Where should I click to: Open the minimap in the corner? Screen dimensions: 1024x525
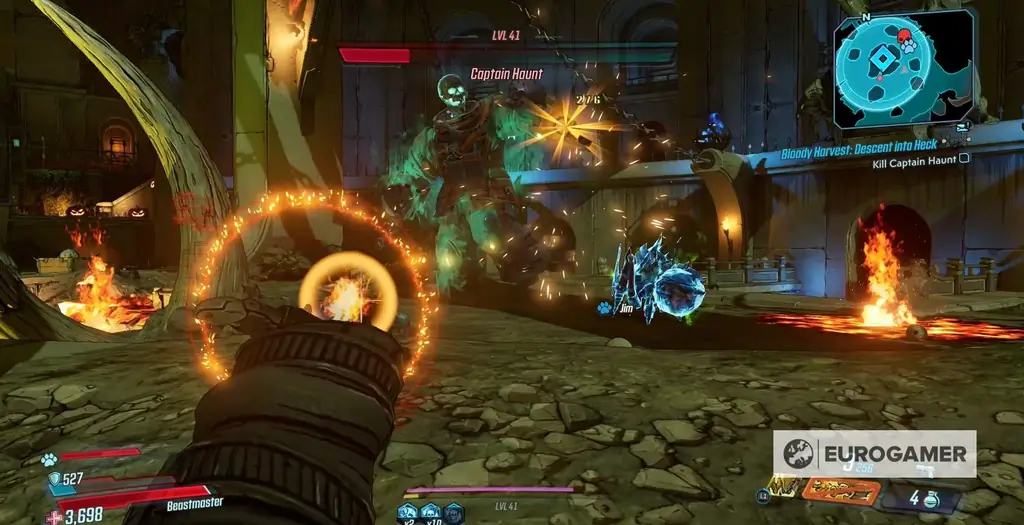tap(903, 68)
